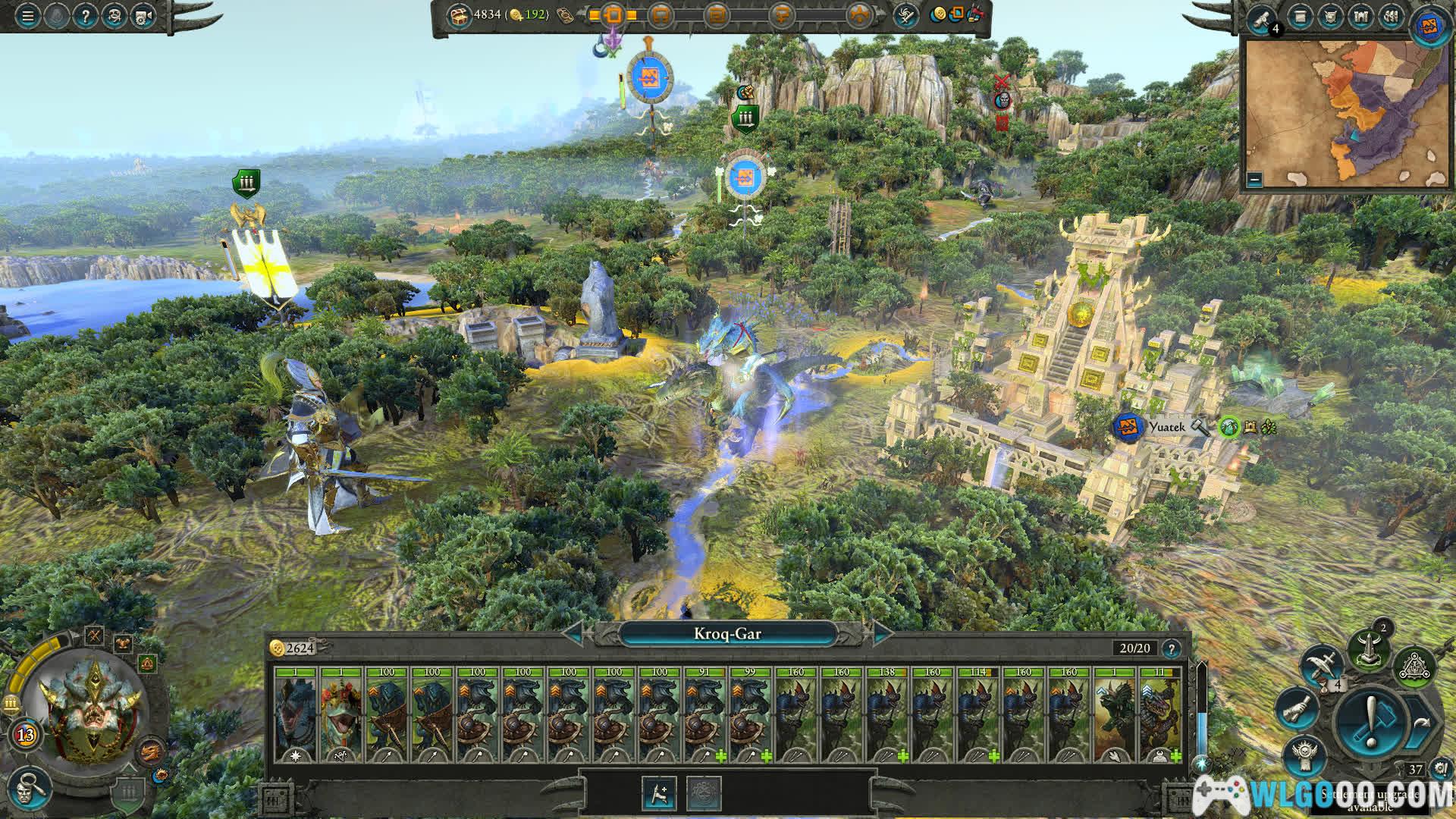Open the missions scroll list button
This screenshot has height=819, width=1456.
pos(1301,17)
